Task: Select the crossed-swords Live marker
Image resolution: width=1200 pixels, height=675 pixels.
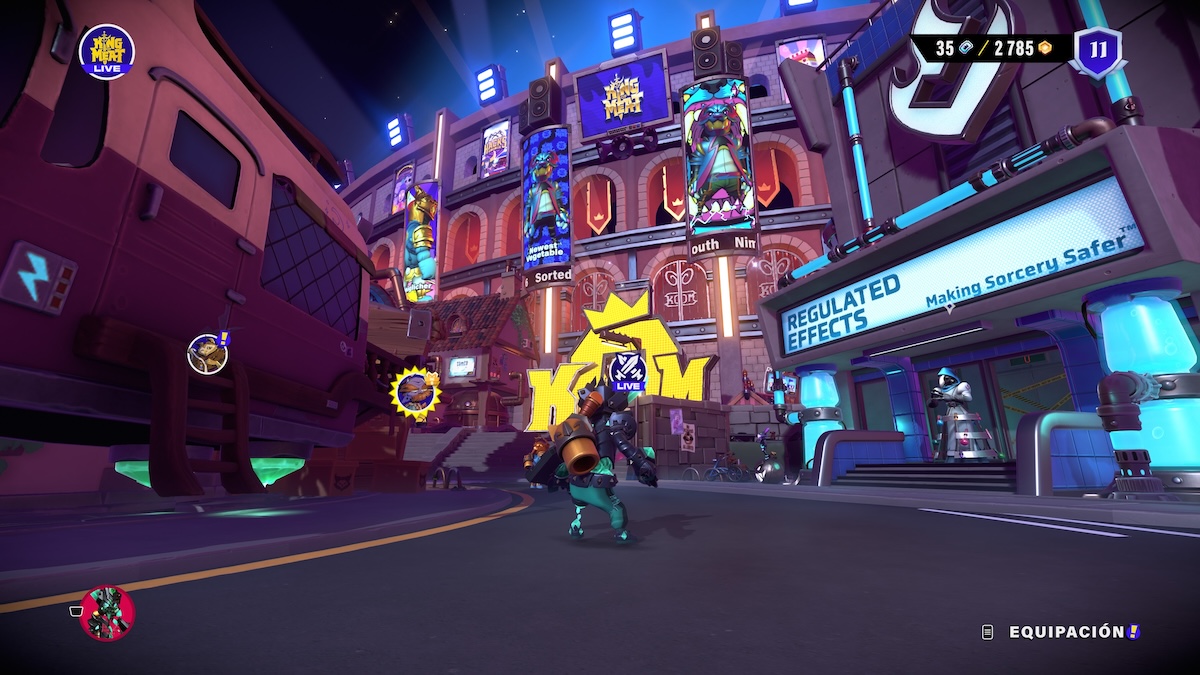Action: [628, 372]
